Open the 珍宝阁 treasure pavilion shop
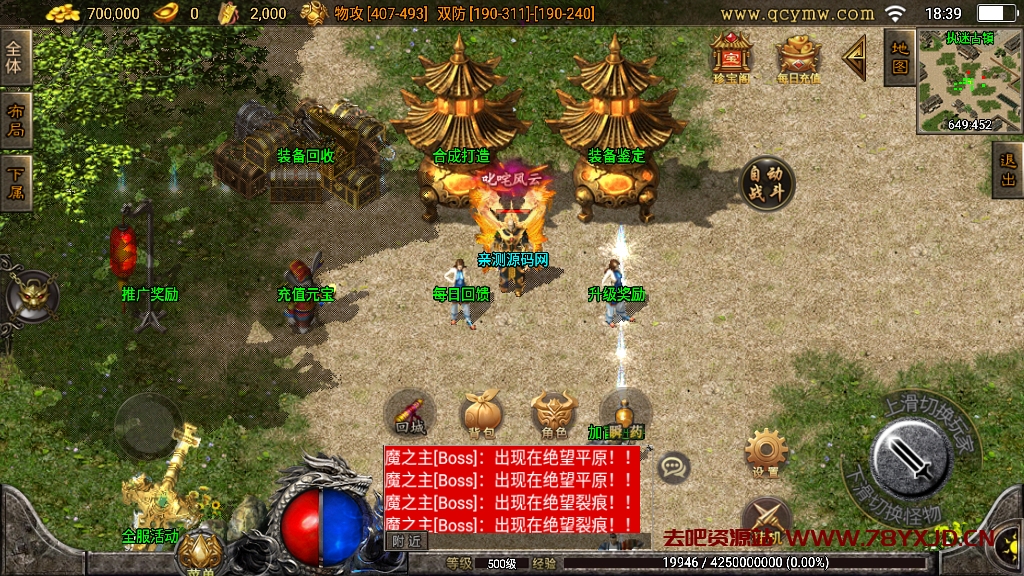1024x576 pixels. pyautogui.click(x=731, y=55)
